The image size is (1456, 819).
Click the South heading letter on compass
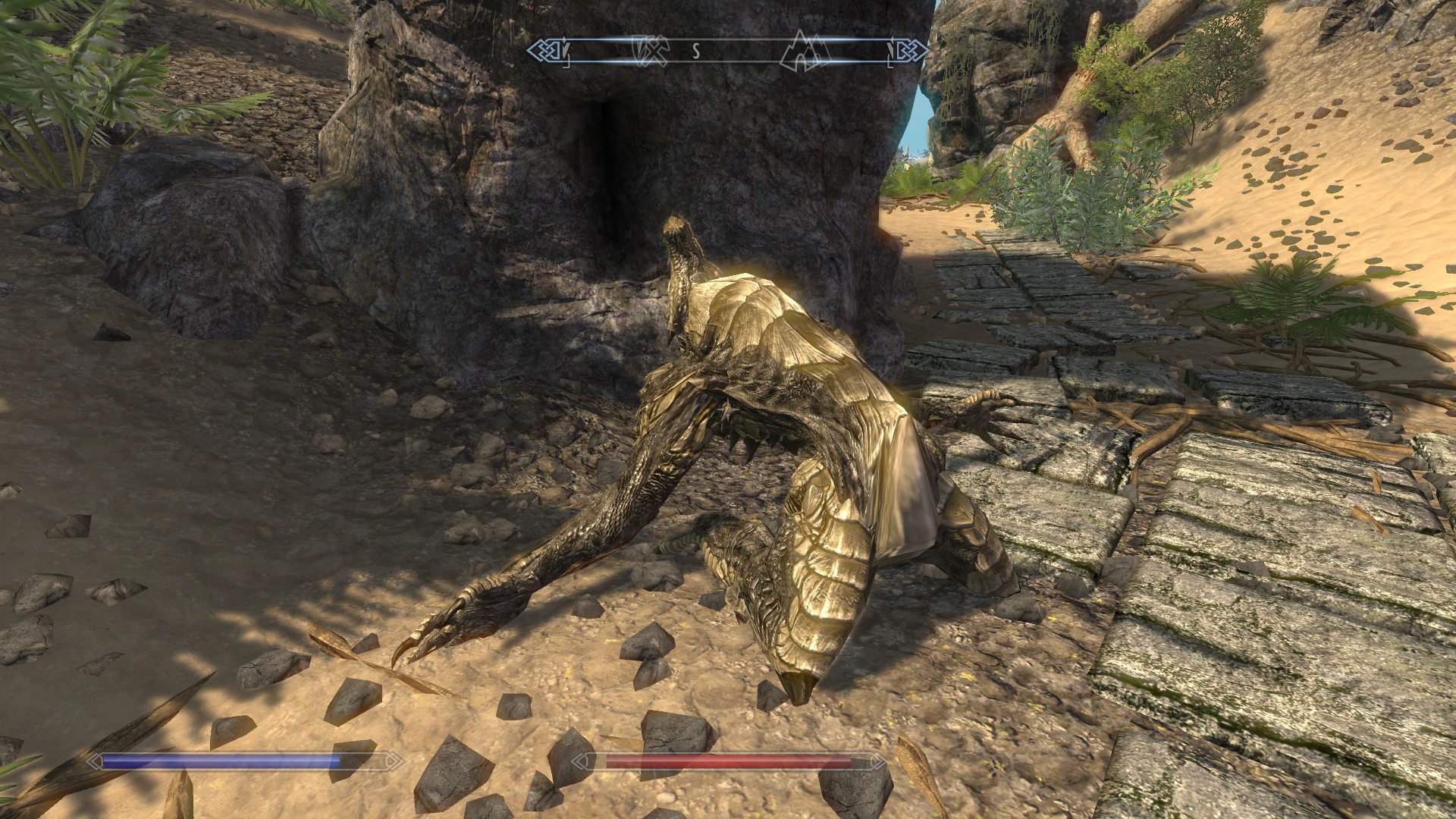coord(695,51)
